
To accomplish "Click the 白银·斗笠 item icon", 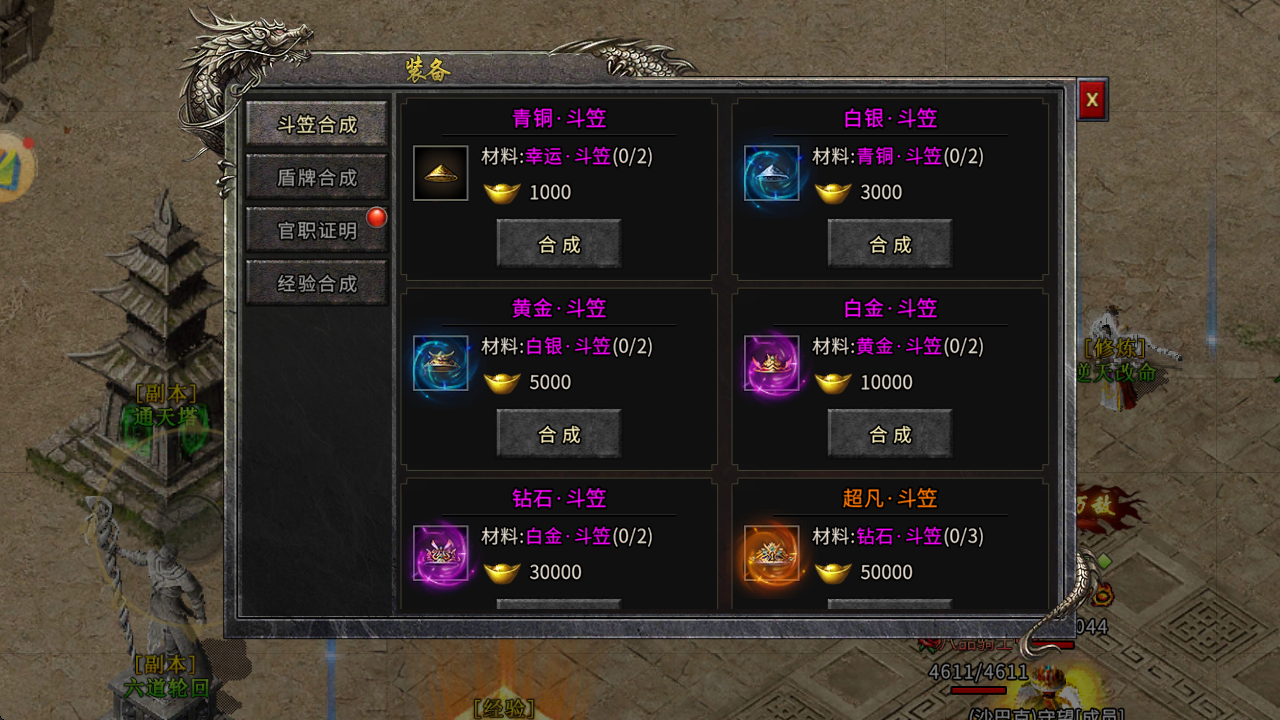I will coord(770,172).
